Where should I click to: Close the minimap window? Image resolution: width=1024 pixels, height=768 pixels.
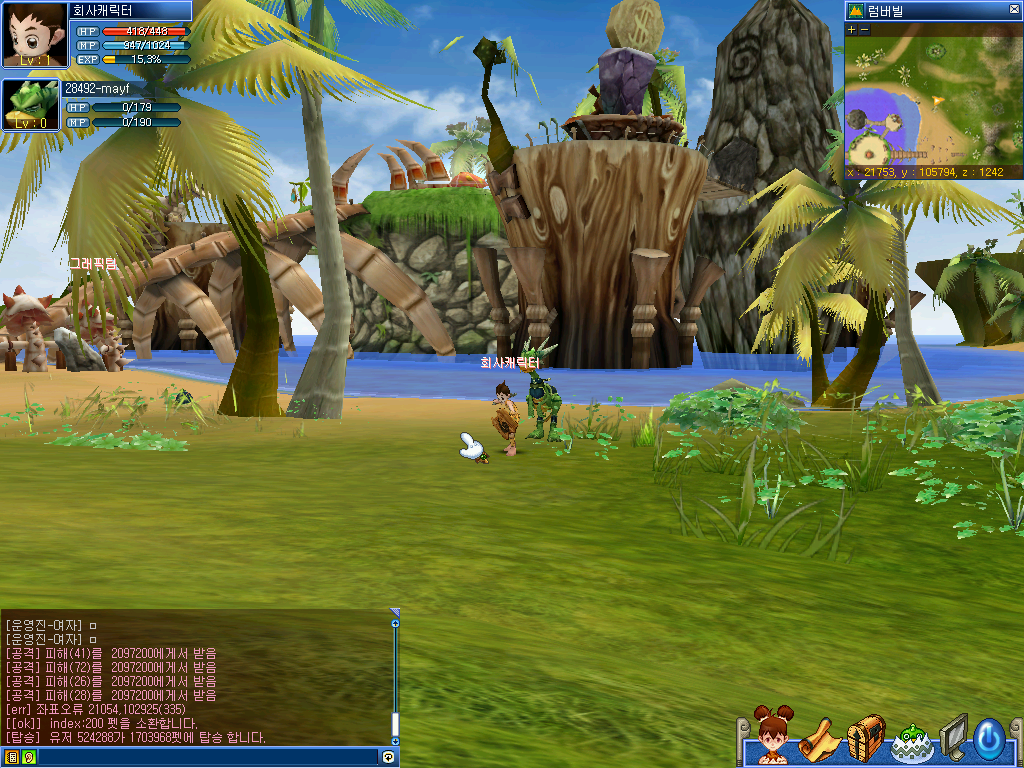(1014, 12)
